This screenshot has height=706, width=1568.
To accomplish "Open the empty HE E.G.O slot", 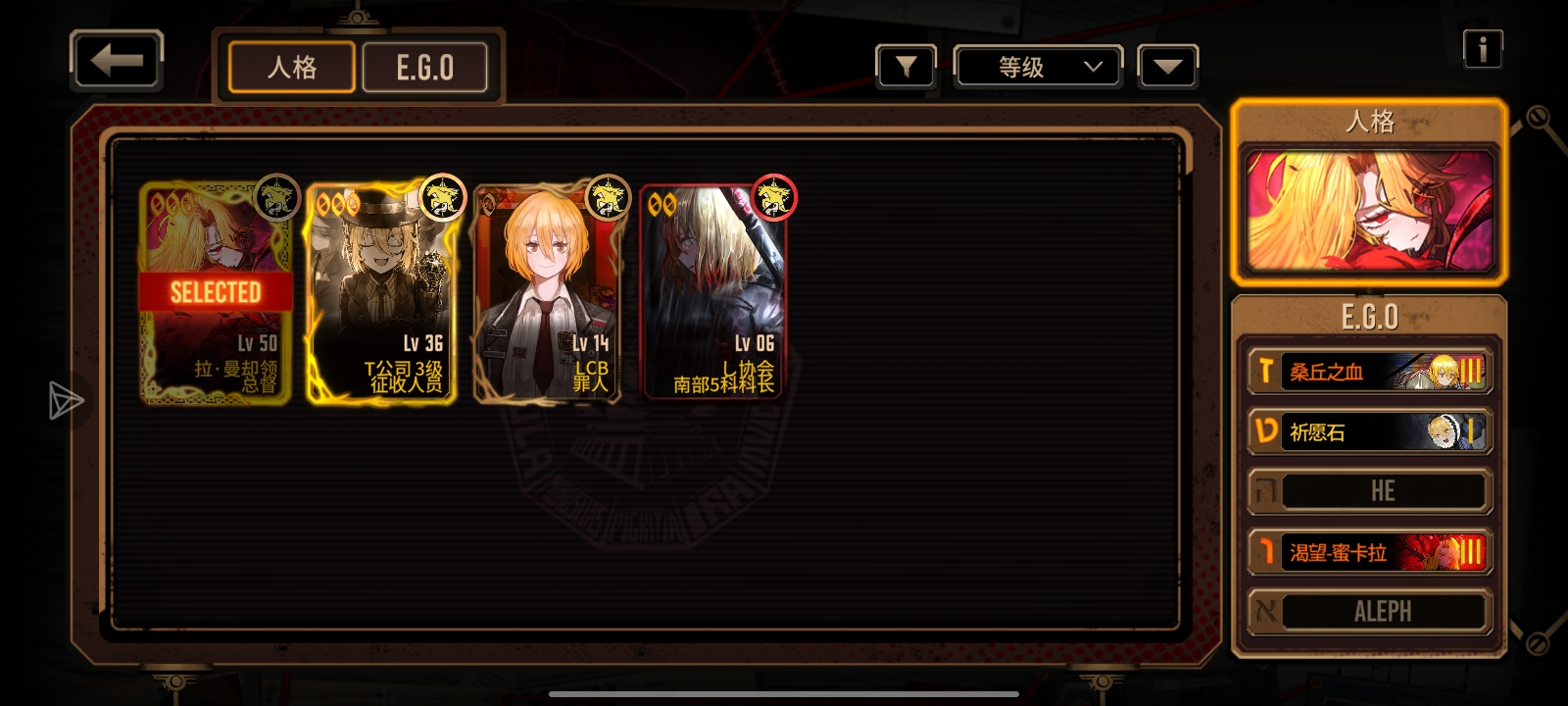I will pyautogui.click(x=1369, y=491).
